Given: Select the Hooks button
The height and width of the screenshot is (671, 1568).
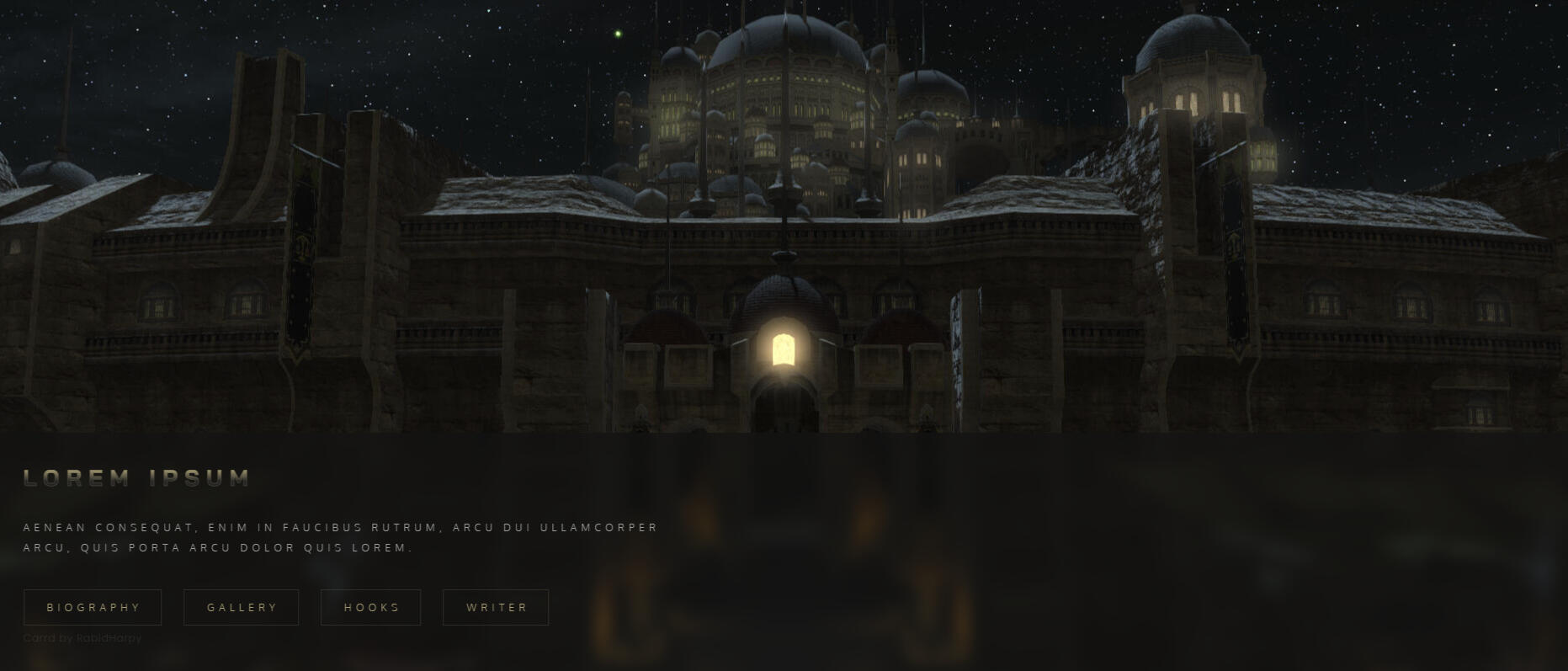Looking at the screenshot, I should 371,608.
